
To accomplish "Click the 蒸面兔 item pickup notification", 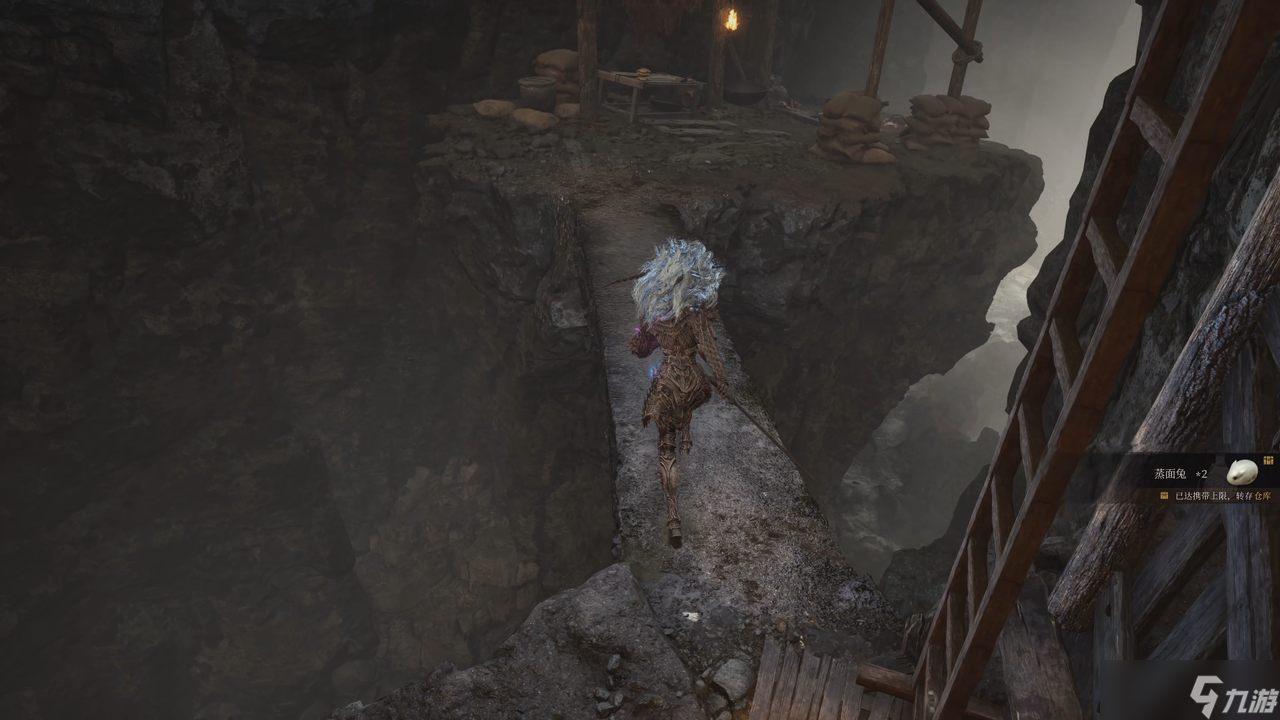I will point(1180,473).
